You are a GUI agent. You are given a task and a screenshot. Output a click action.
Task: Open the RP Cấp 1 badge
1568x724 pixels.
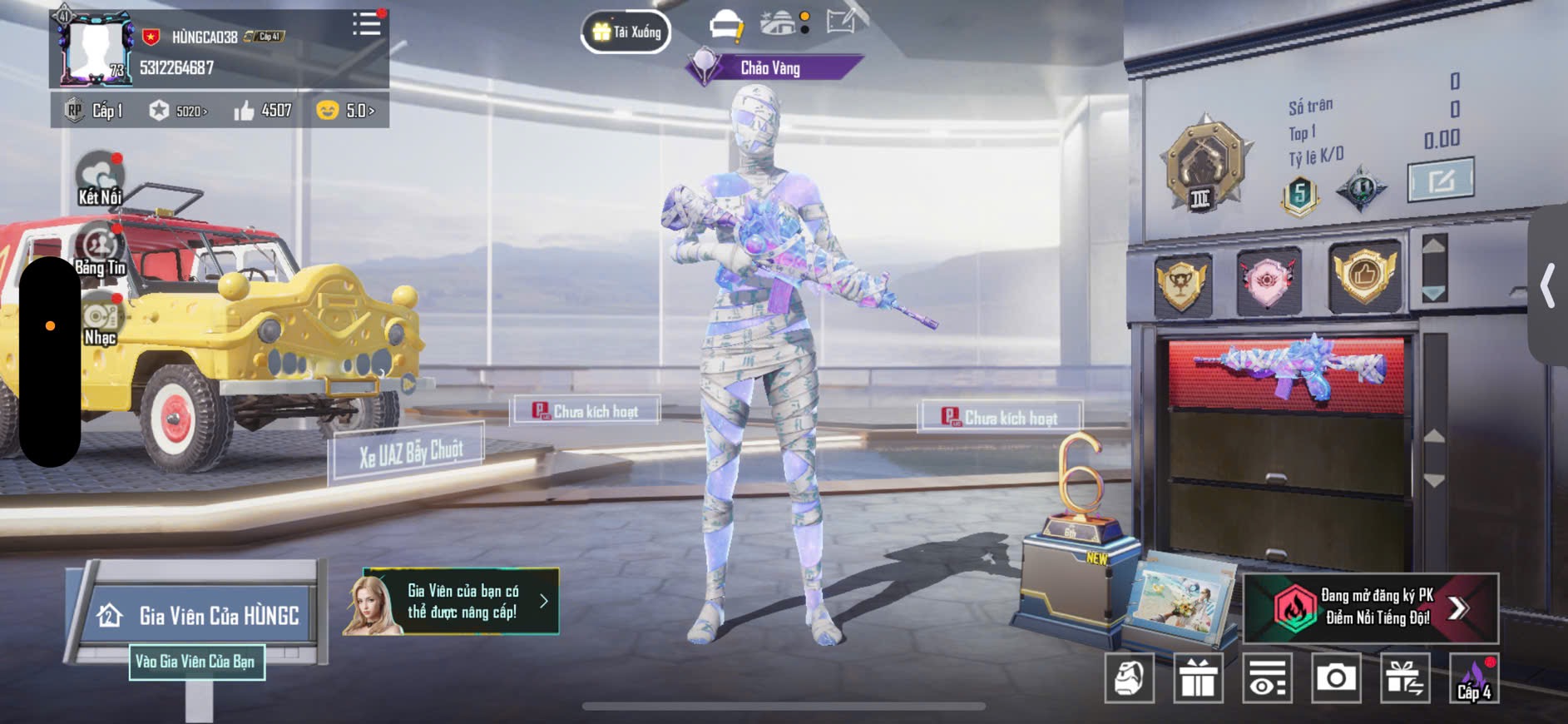point(94,111)
